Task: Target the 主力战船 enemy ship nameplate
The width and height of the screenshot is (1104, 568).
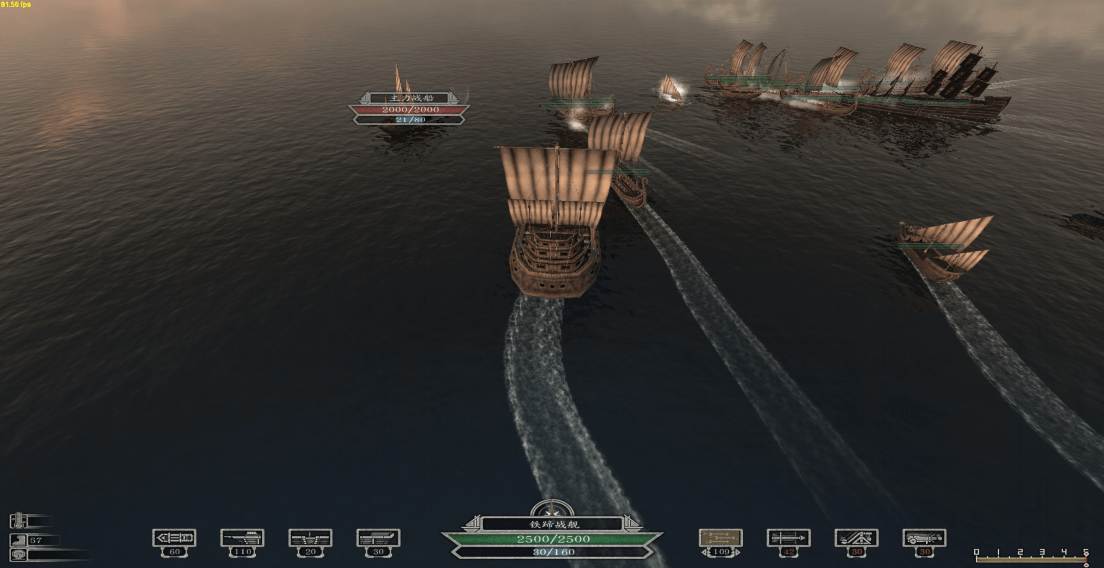Action: click(408, 98)
